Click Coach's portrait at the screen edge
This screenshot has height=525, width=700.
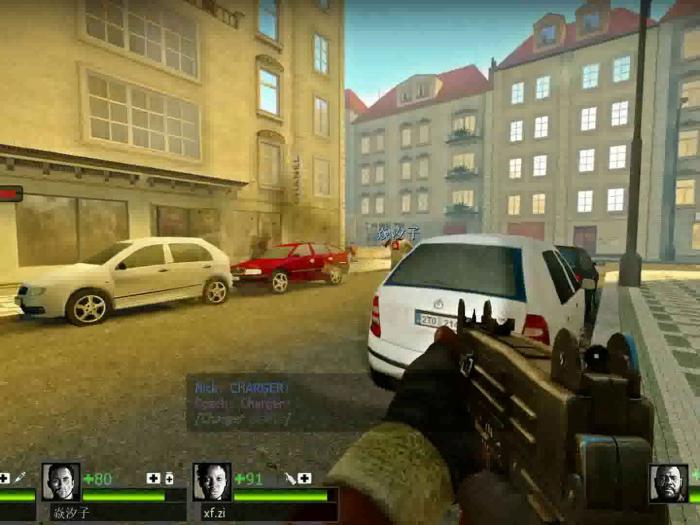pos(668,483)
